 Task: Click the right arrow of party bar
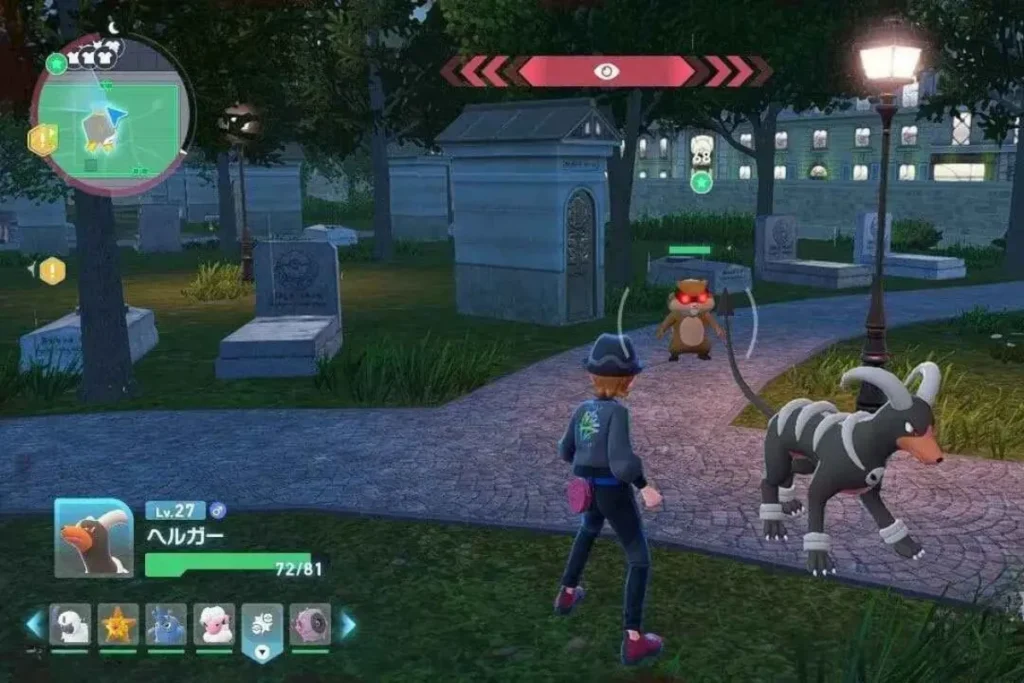click(347, 625)
